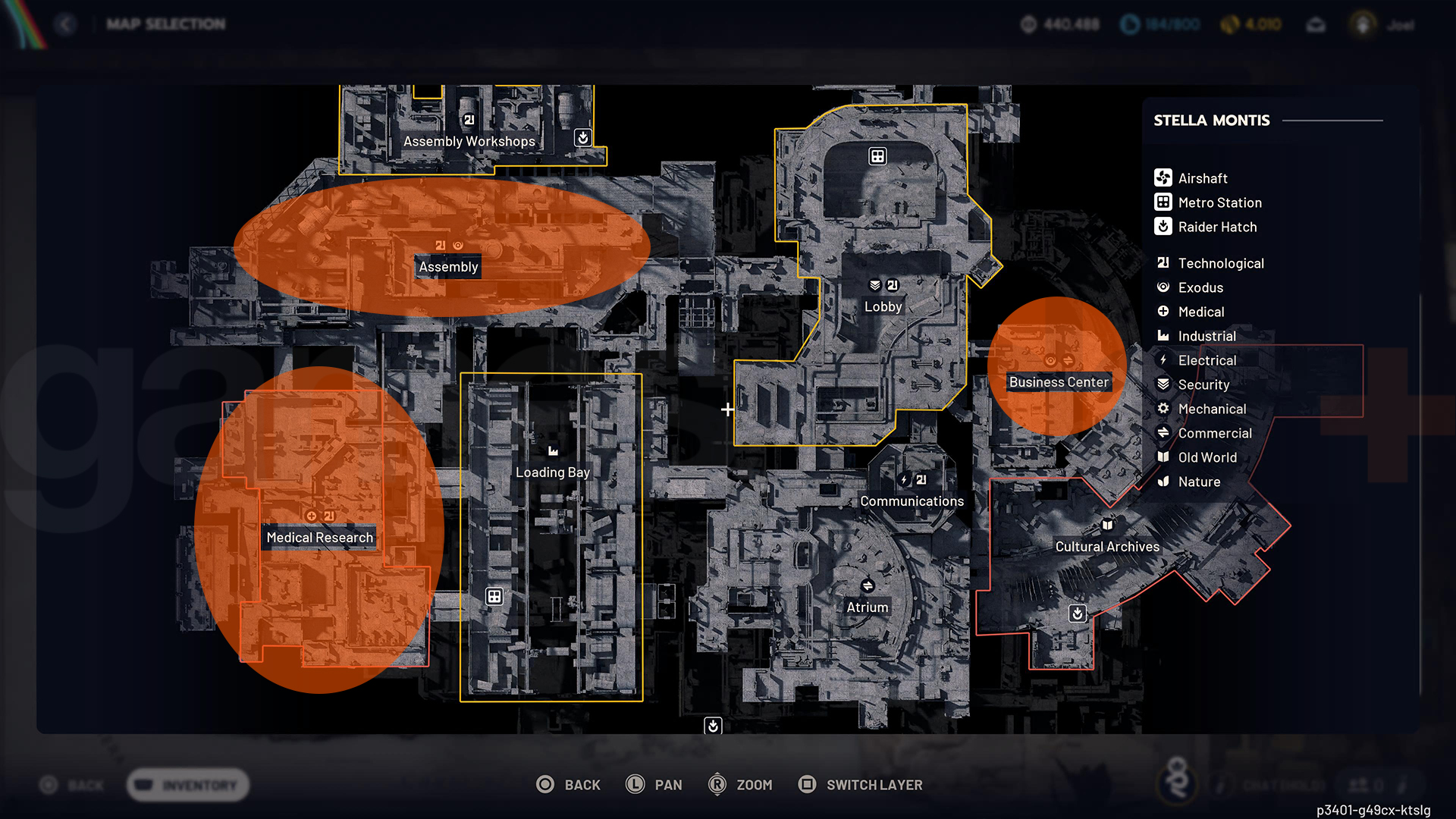Toggle the Commercial category visibility
The height and width of the screenshot is (819, 1456).
1162,433
